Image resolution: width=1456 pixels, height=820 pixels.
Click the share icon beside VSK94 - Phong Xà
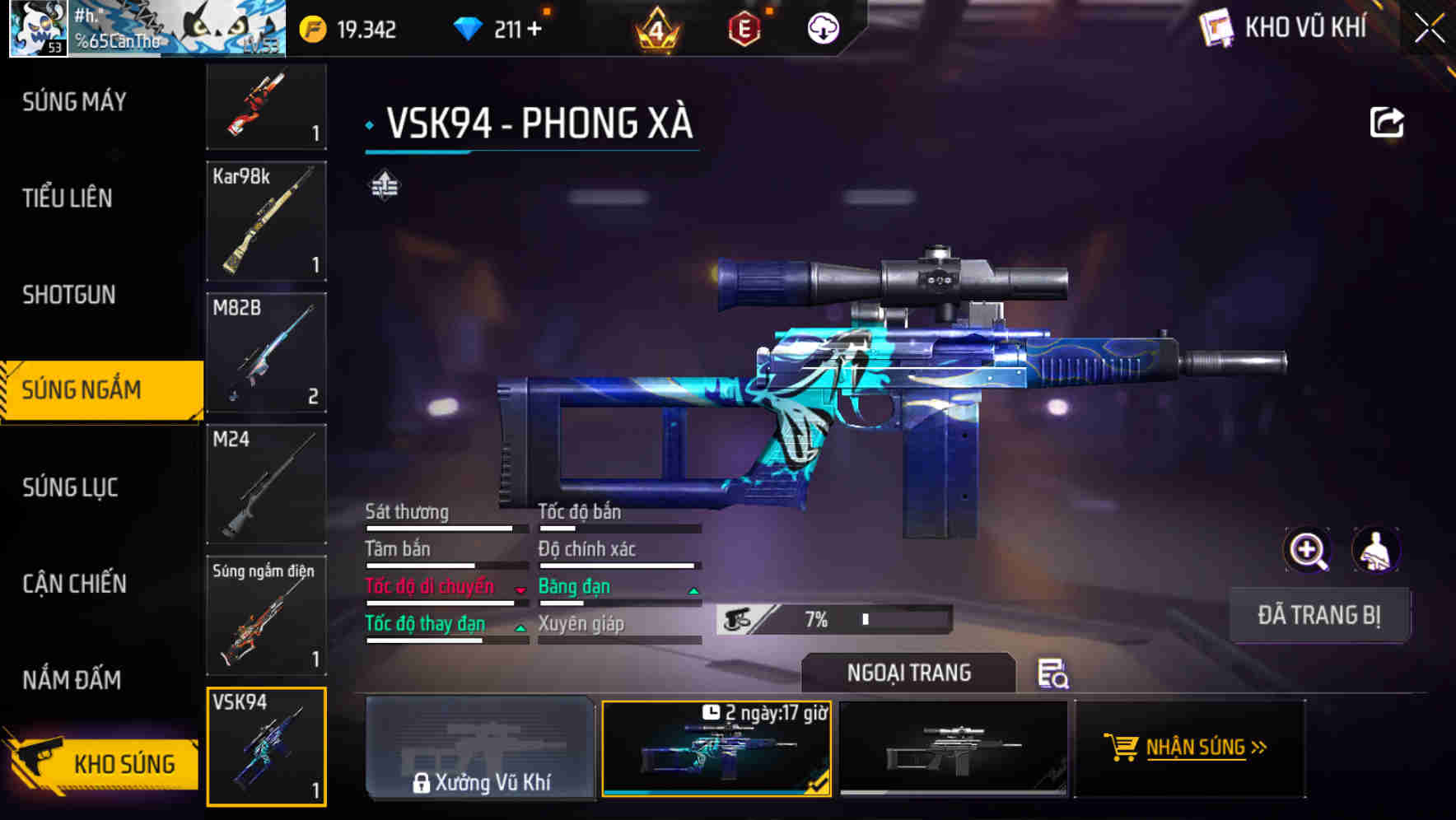click(x=1386, y=121)
